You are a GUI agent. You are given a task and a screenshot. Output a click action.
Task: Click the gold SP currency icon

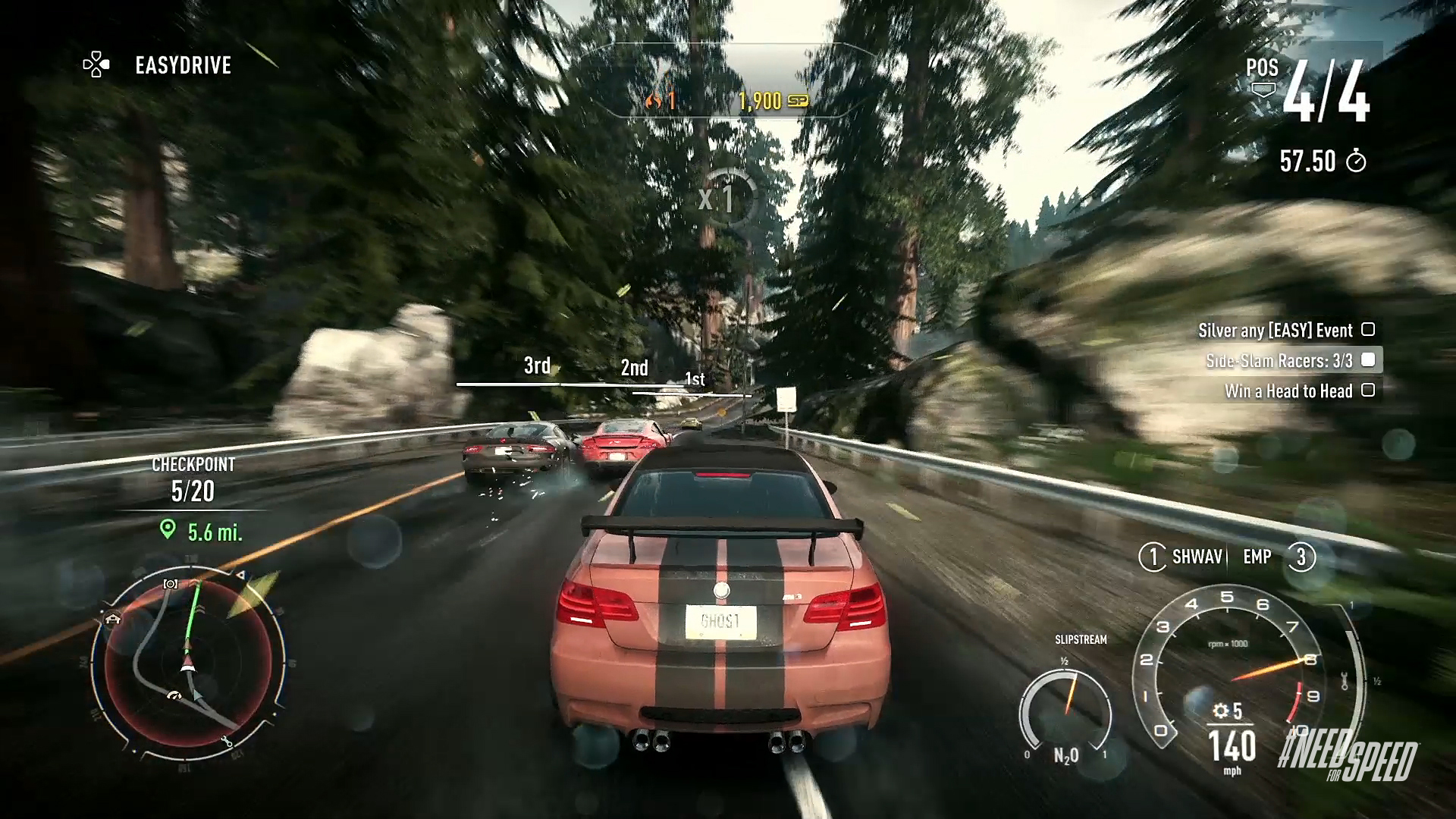point(797,99)
